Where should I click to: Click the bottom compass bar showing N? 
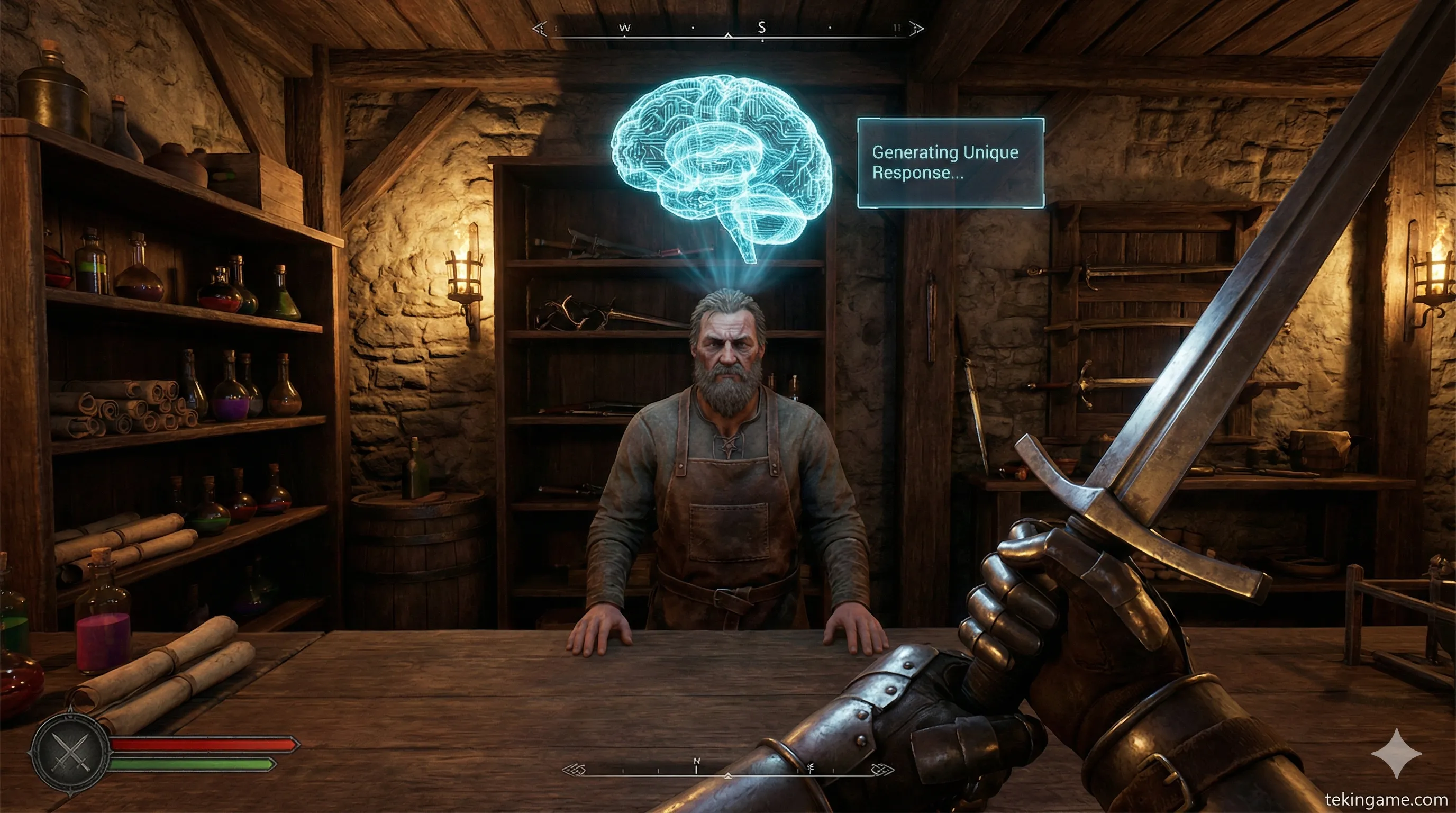point(728,770)
